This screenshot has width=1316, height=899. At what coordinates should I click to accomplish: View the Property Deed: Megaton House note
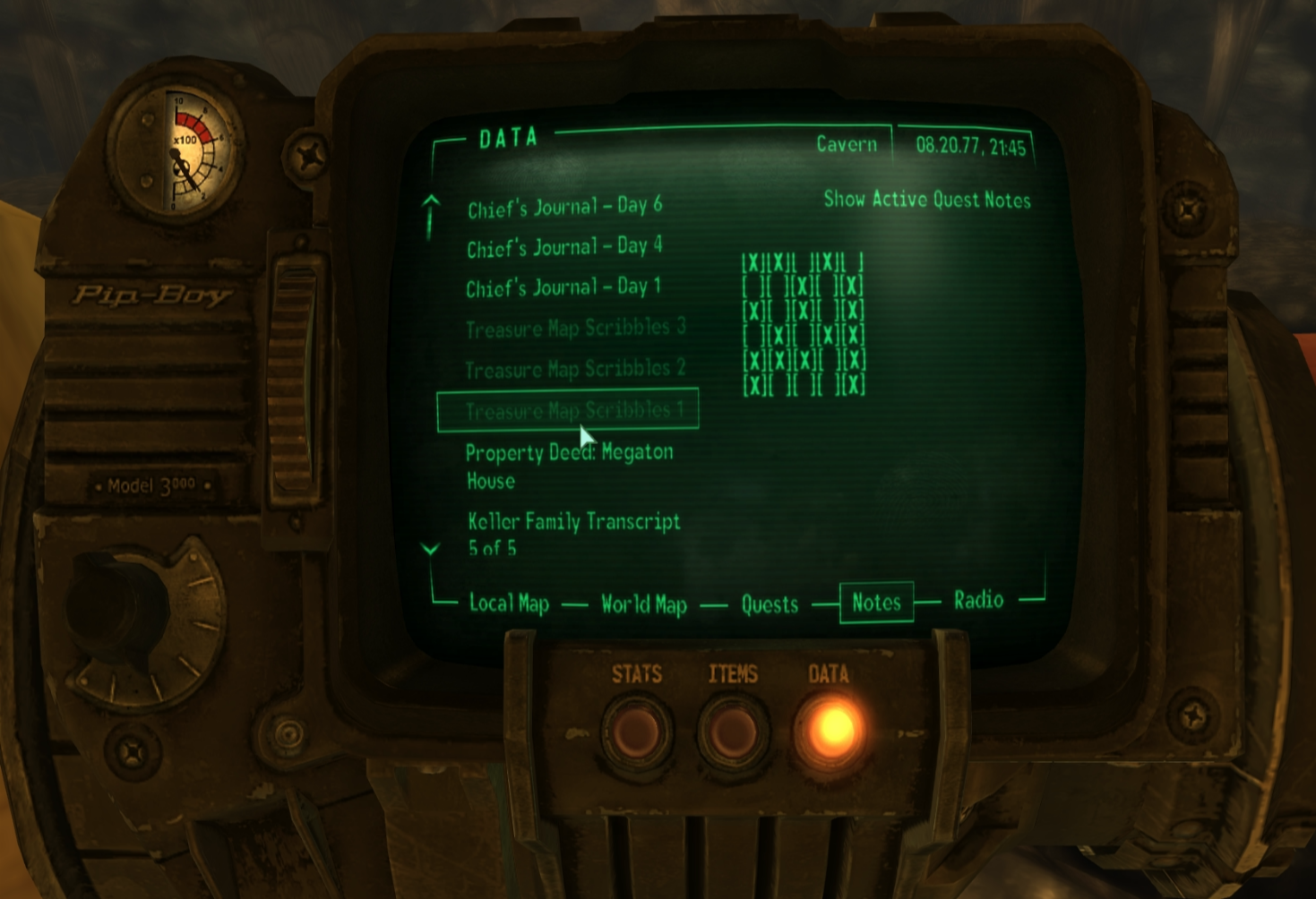(x=569, y=466)
